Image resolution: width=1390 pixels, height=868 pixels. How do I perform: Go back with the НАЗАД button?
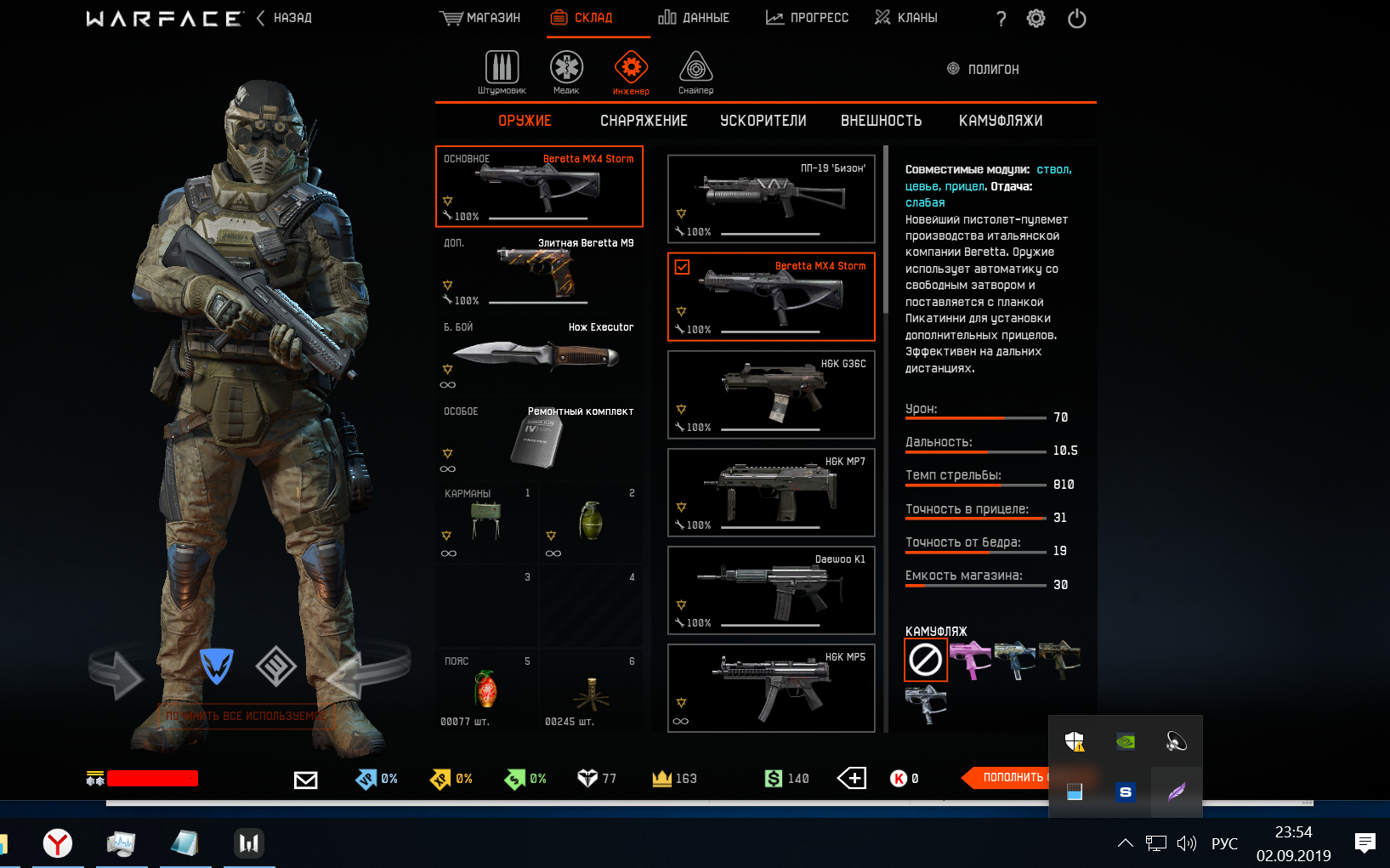tap(285, 18)
